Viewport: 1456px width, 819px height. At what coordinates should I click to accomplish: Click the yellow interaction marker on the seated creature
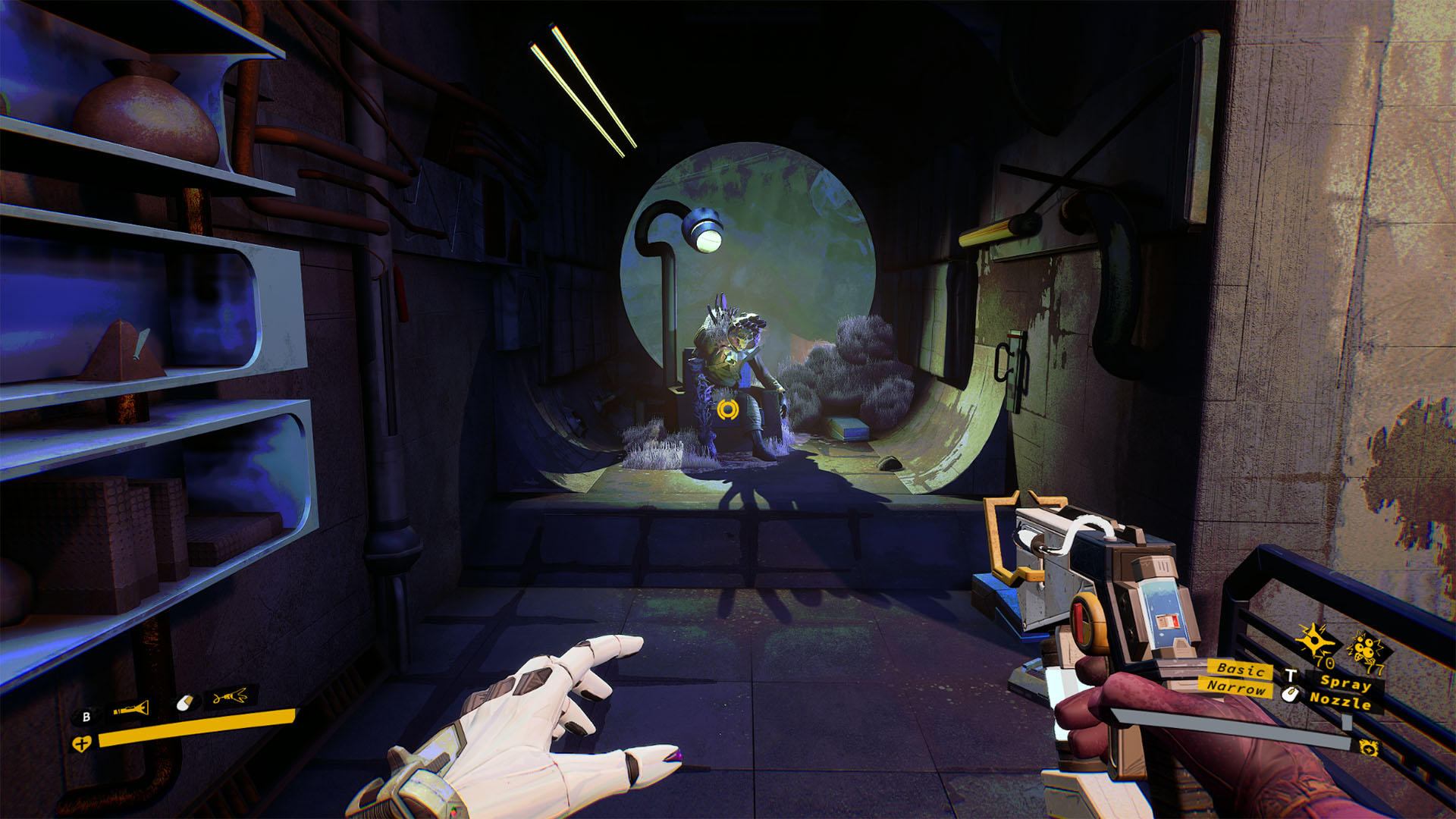pyautogui.click(x=727, y=409)
